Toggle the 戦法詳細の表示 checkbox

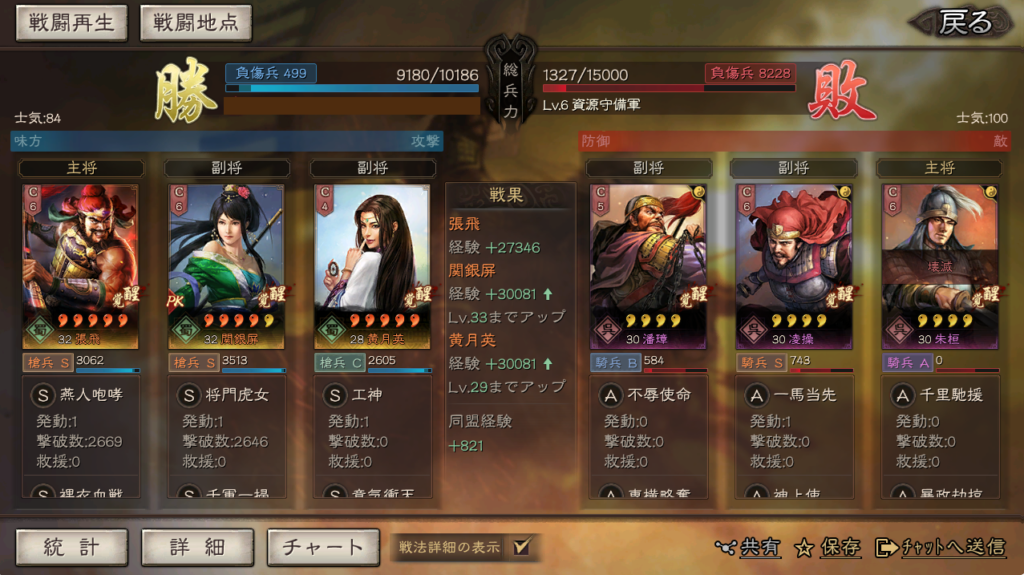tap(521, 547)
